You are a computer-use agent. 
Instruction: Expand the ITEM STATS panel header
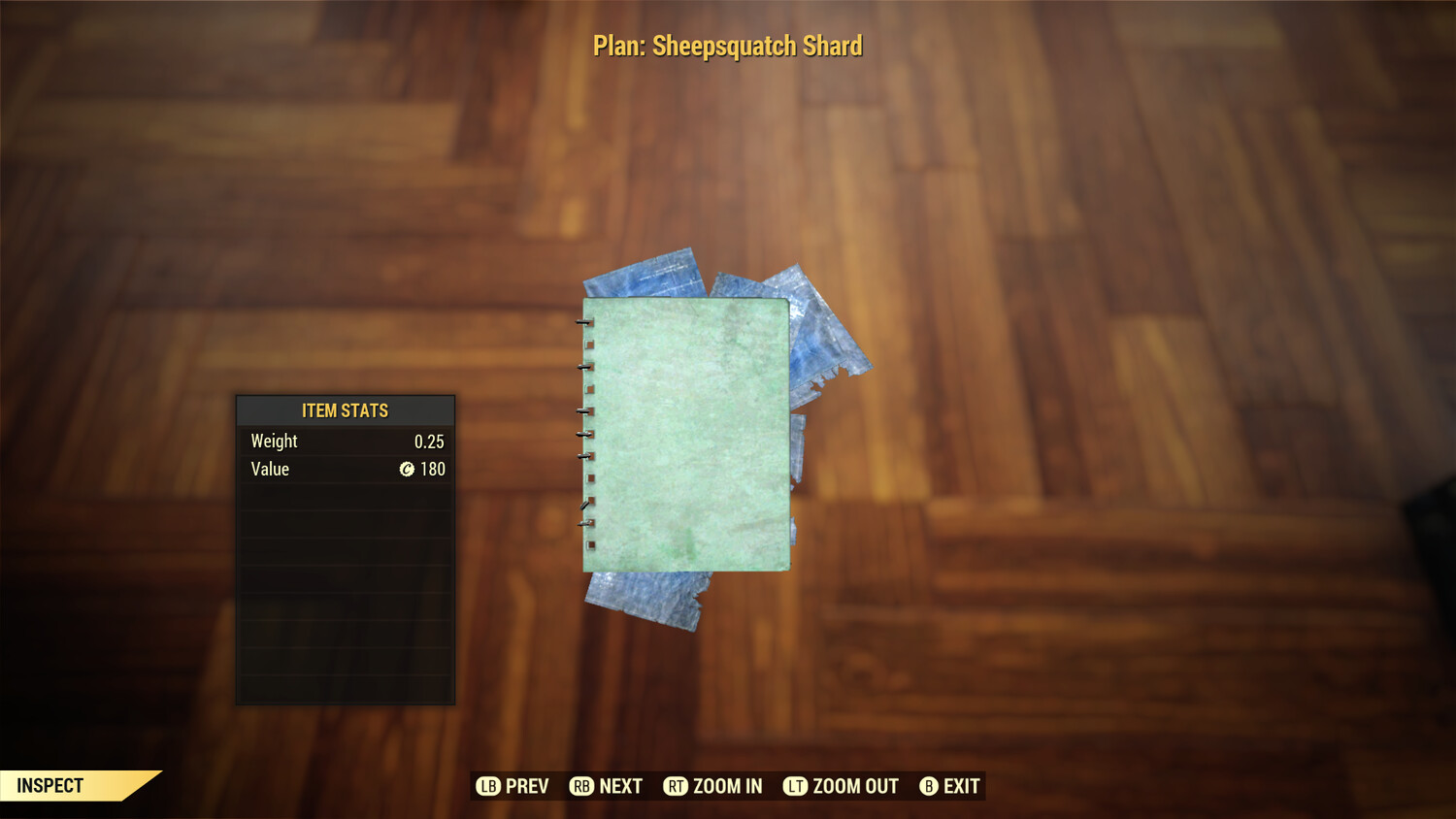(x=345, y=410)
